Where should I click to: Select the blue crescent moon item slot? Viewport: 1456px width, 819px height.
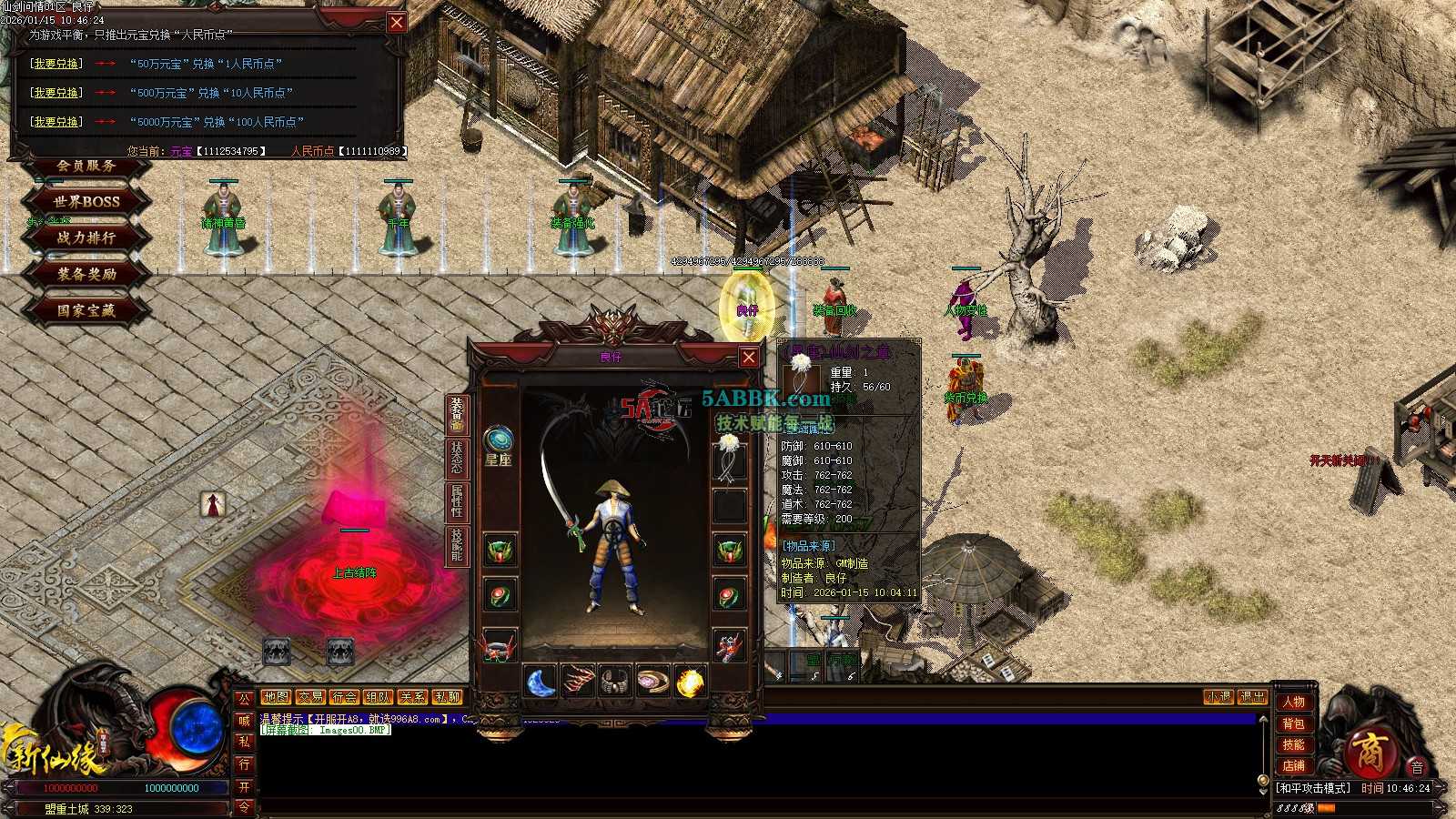tap(541, 682)
